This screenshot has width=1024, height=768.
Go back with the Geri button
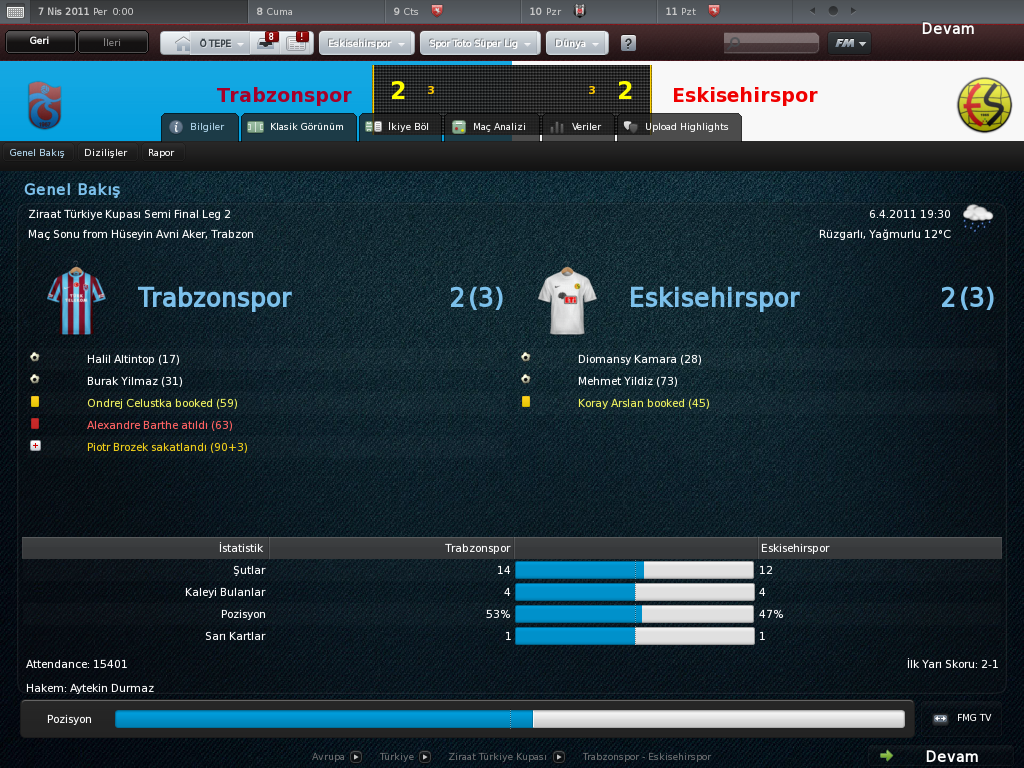pos(41,43)
